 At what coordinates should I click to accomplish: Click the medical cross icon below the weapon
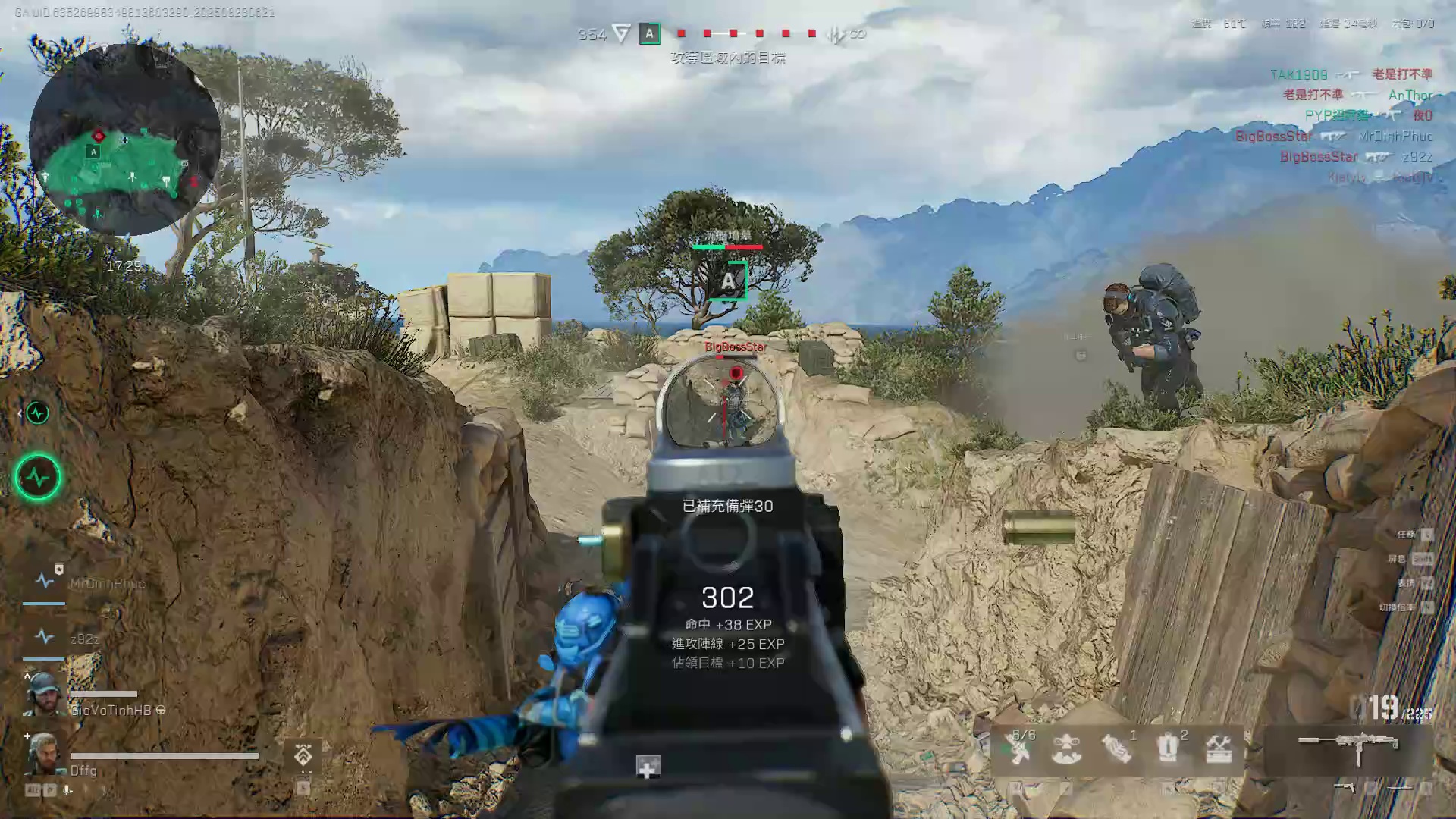point(647,767)
